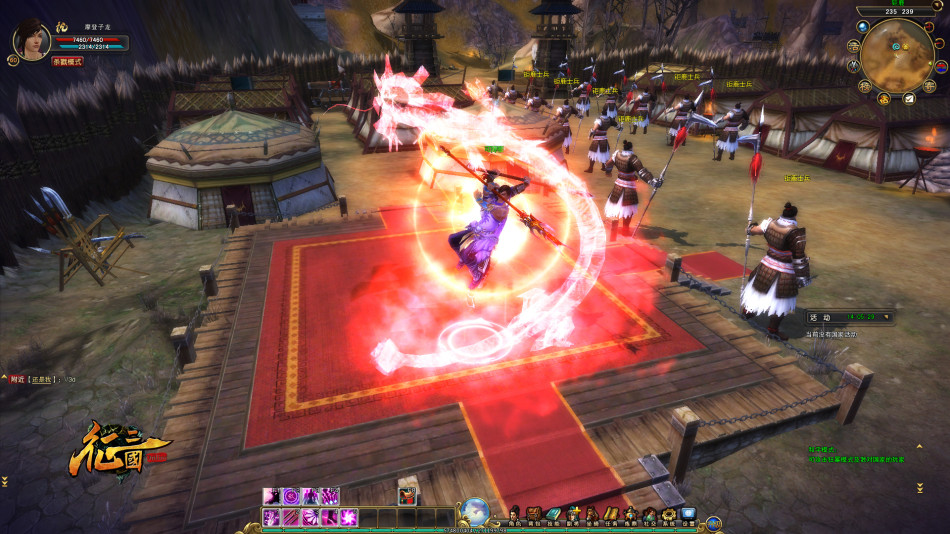The height and width of the screenshot is (534, 950).
Task: Click the checkmark icon below the minimap
Action: [909, 98]
